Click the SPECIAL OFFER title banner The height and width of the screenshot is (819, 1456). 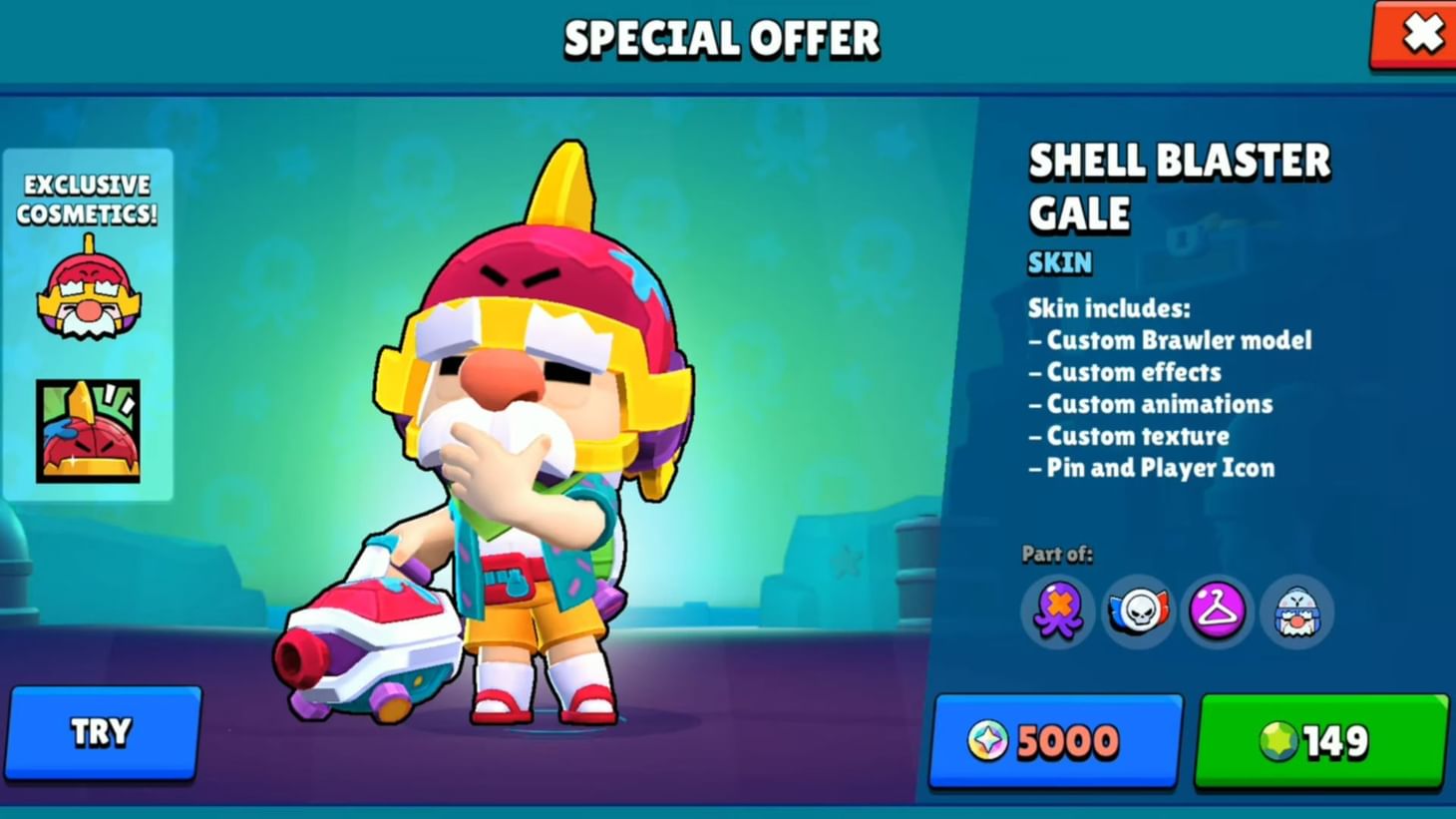722,38
